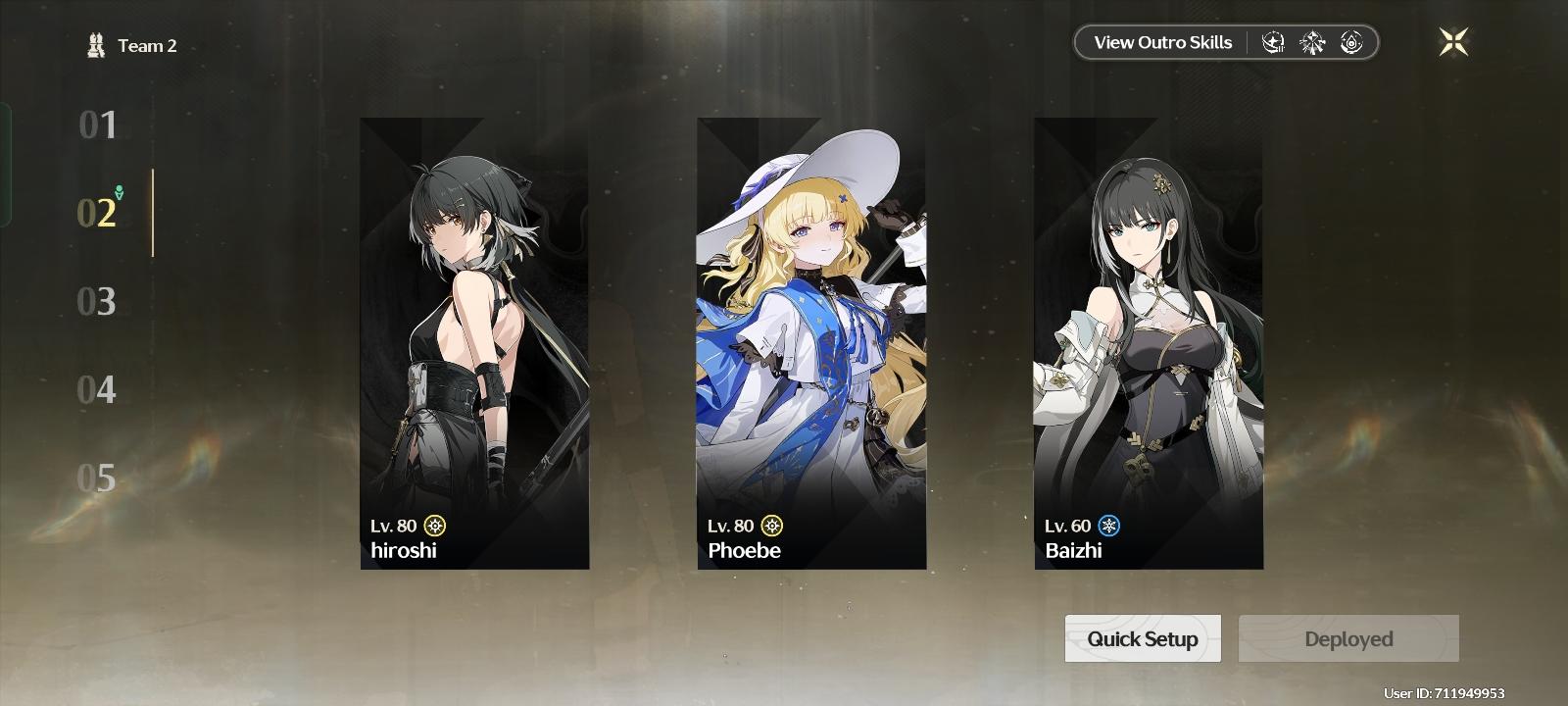Image resolution: width=1568 pixels, height=706 pixels.
Task: Click the Resonance Skill icon beside View Outro Skills
Action: click(x=1274, y=42)
